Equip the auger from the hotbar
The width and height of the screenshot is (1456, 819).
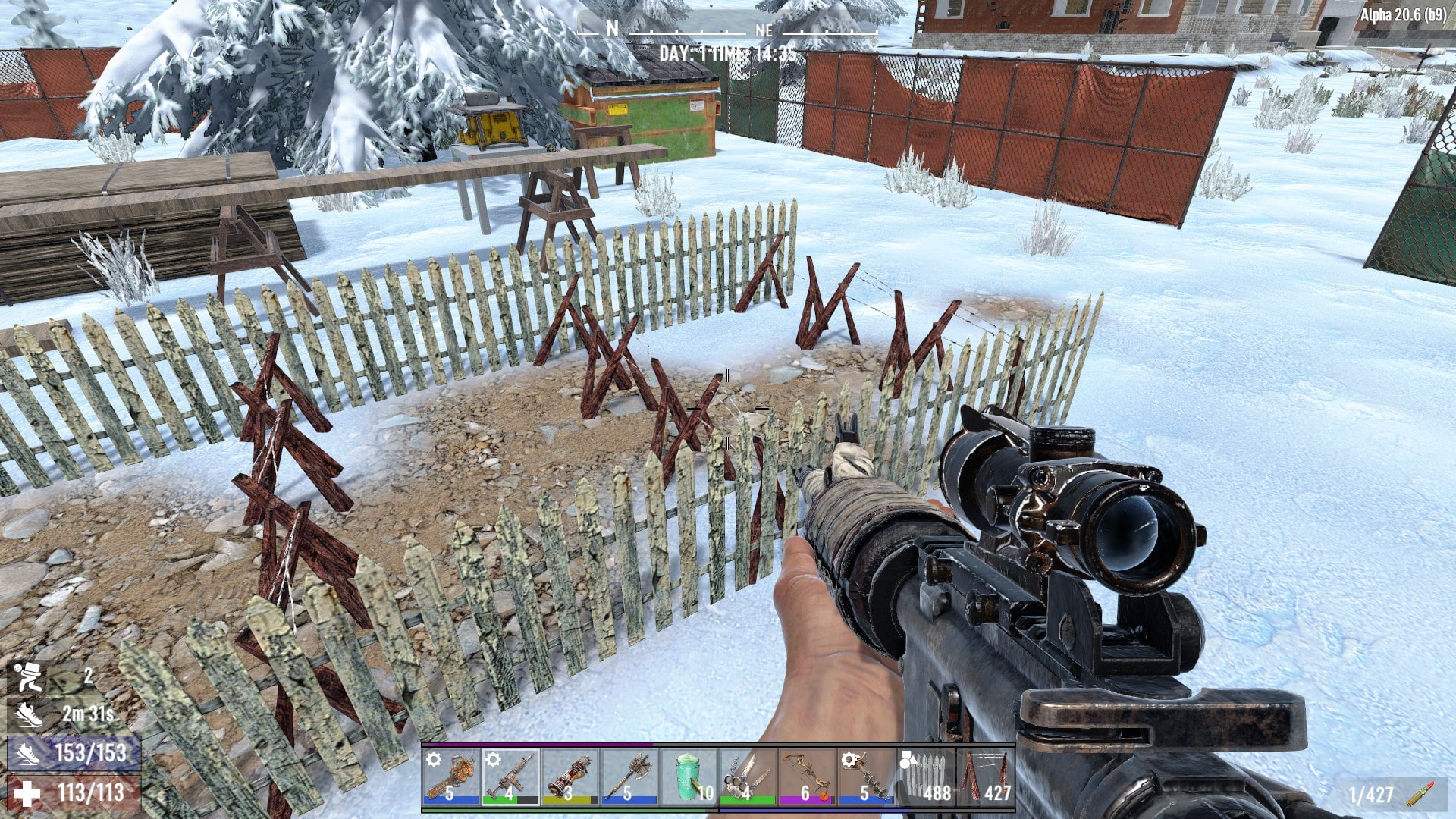coord(866,777)
